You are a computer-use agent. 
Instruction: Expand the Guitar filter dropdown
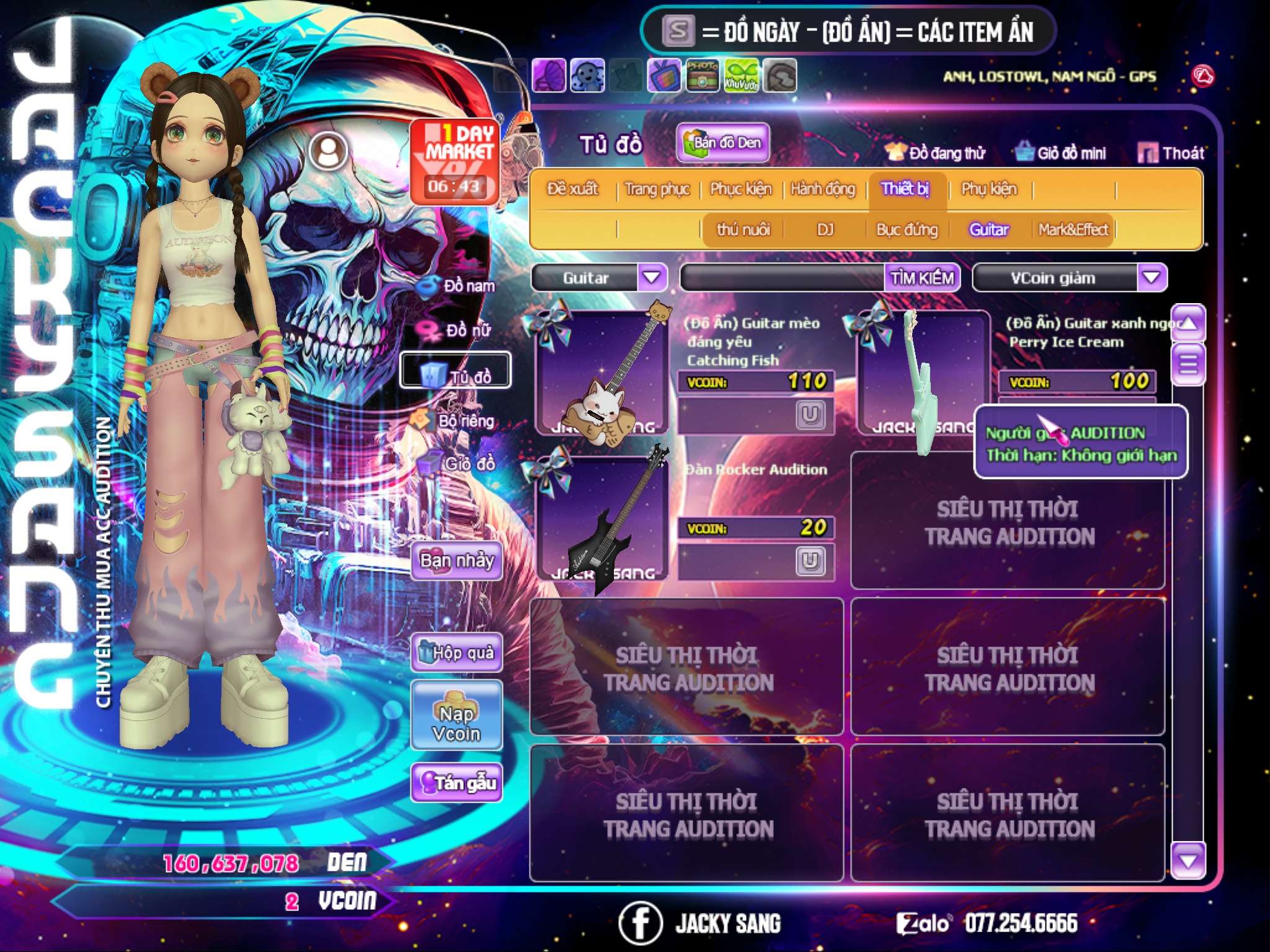[x=652, y=277]
